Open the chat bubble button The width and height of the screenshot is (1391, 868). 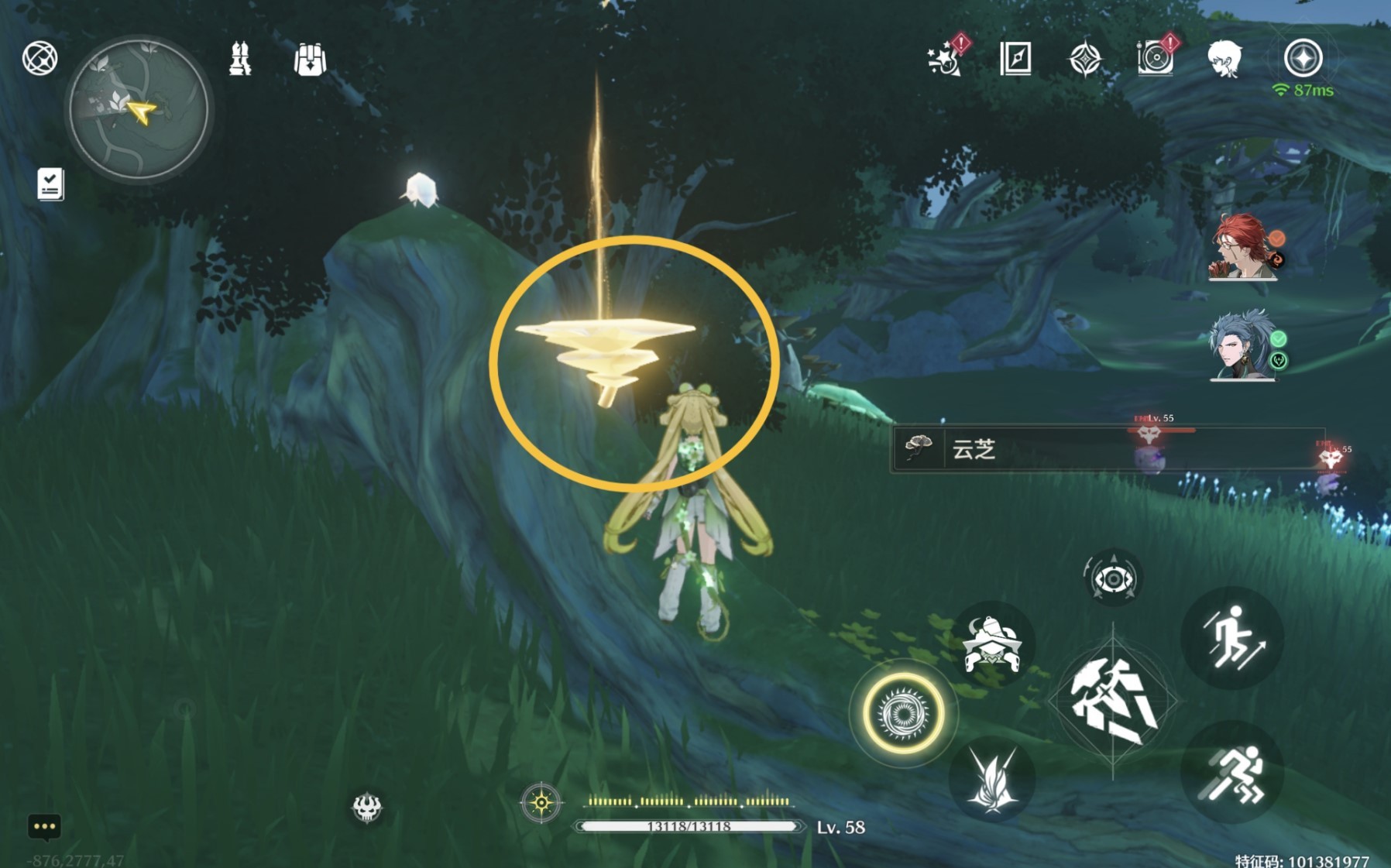pos(44,827)
